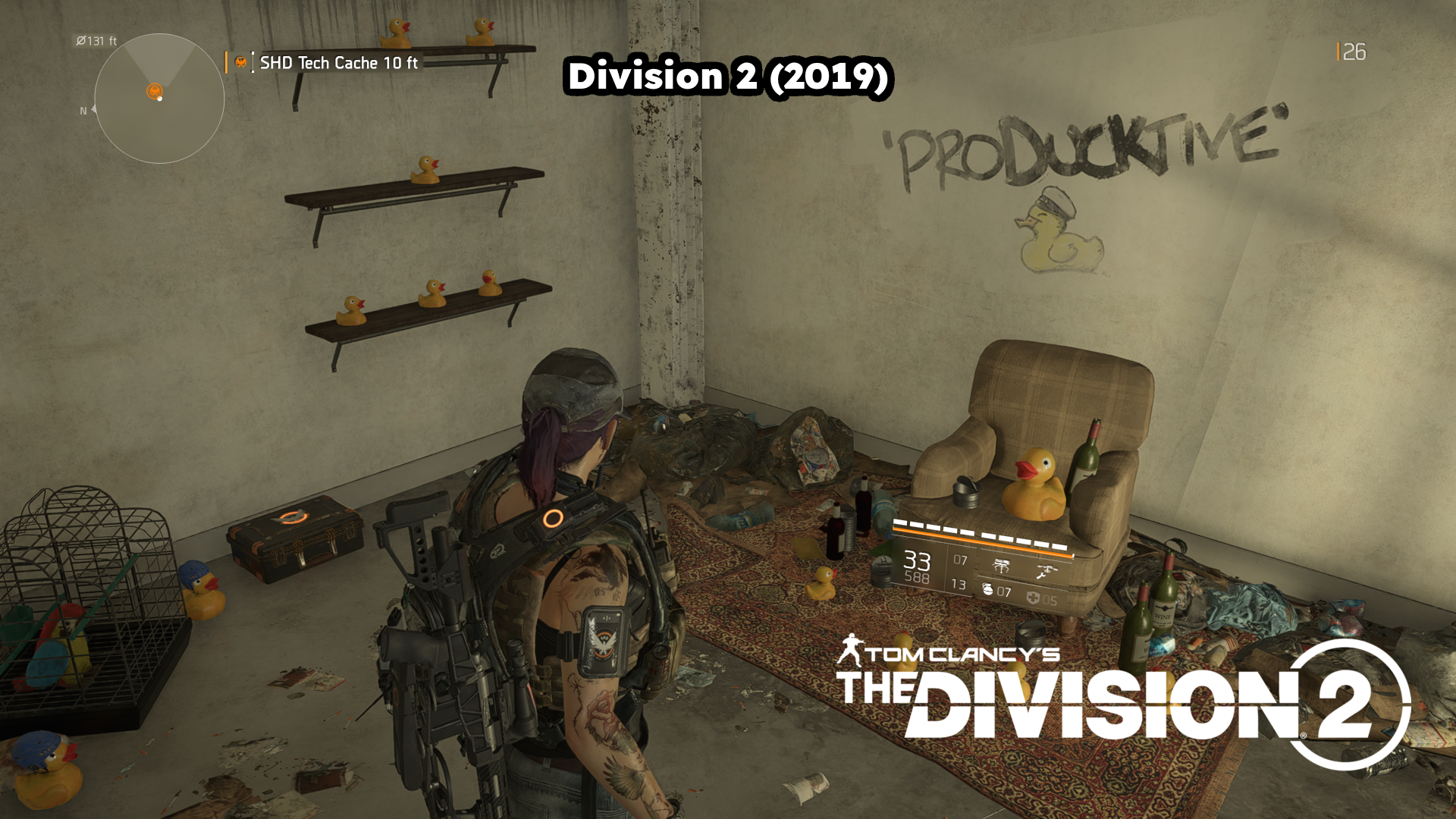The height and width of the screenshot is (819, 1456).
Task: Click the orange SHD marker on the minimap
Action: (155, 91)
